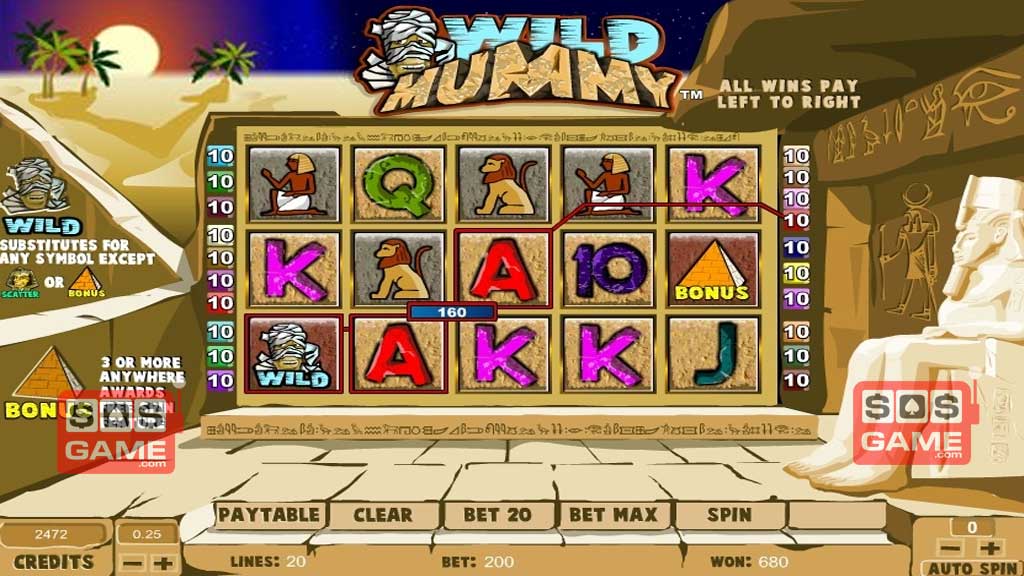The image size is (1024, 576).
Task: Raise the auto spin count
Action: pos(989,548)
